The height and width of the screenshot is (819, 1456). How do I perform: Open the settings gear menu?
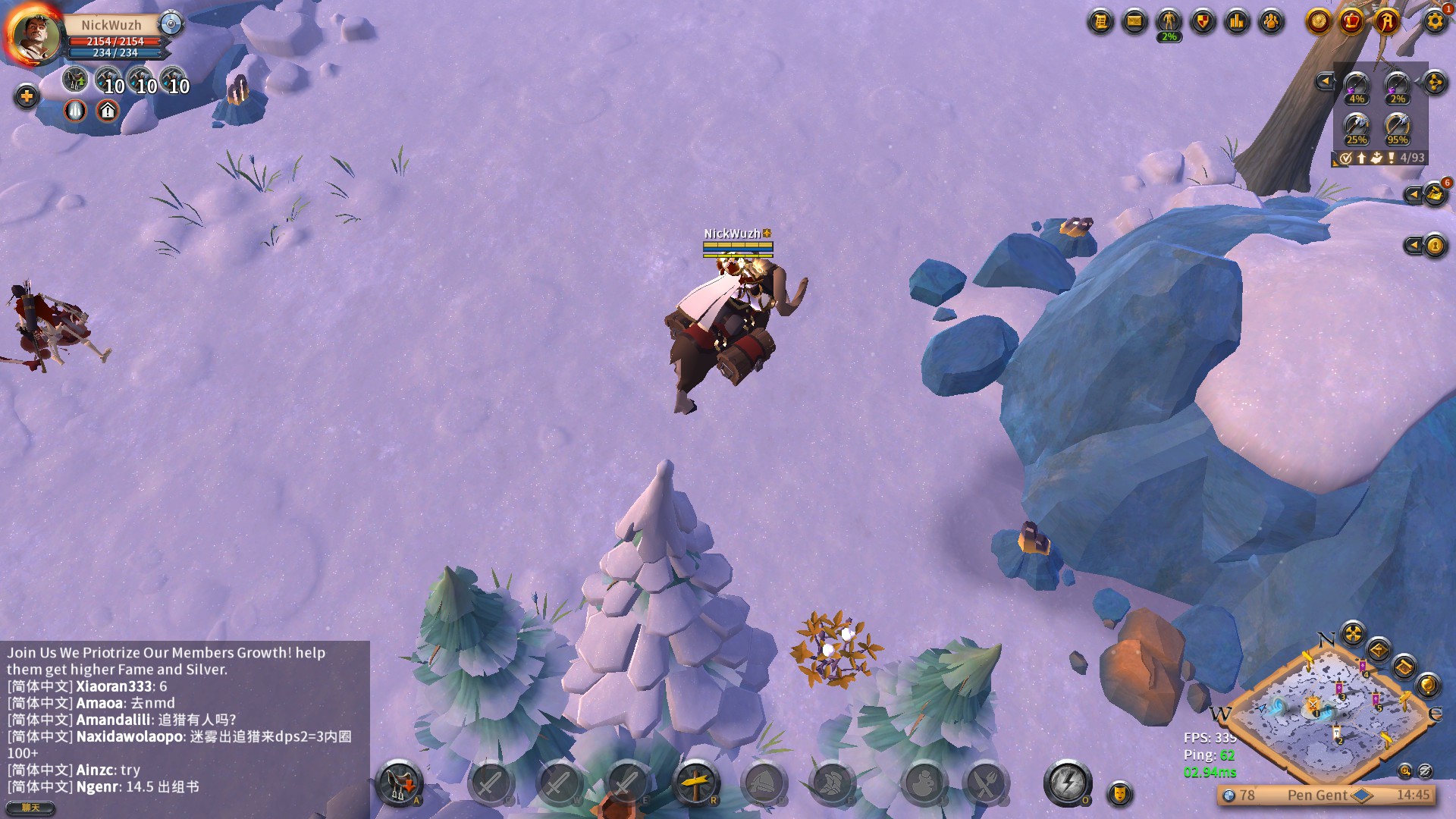click(x=1434, y=21)
